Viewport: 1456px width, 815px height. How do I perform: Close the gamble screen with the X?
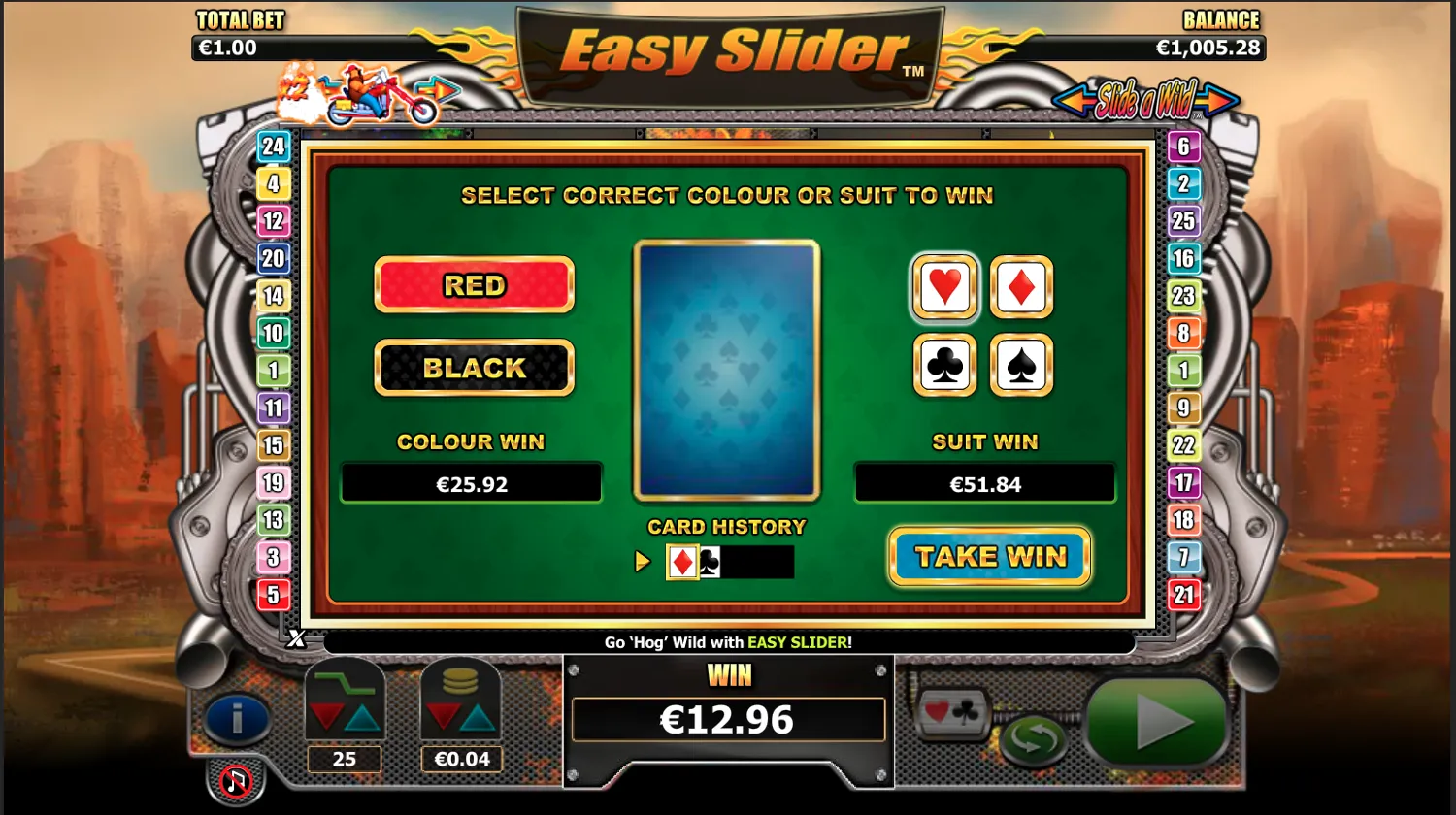(298, 639)
